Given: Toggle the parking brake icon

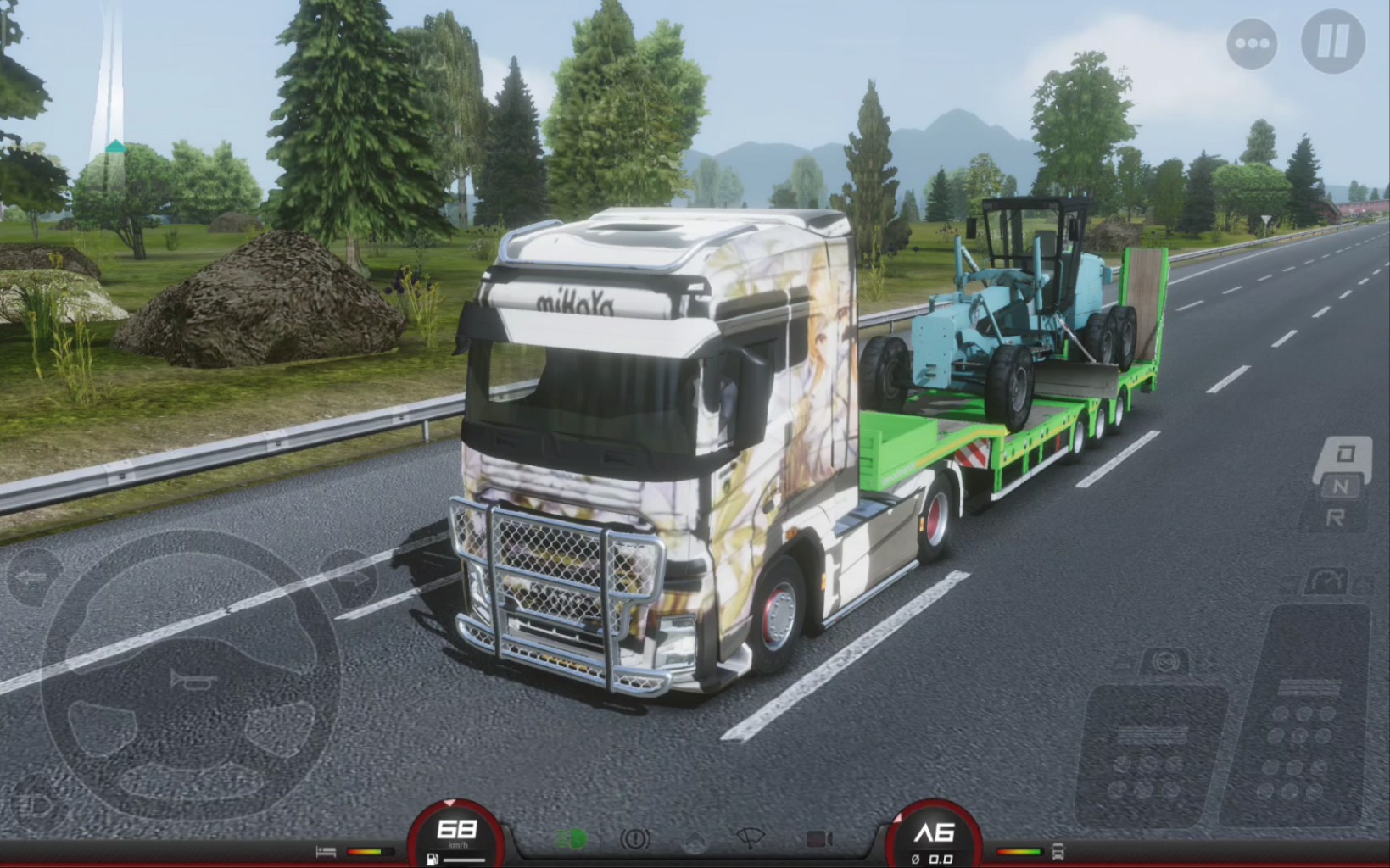Looking at the screenshot, I should 634,839.
